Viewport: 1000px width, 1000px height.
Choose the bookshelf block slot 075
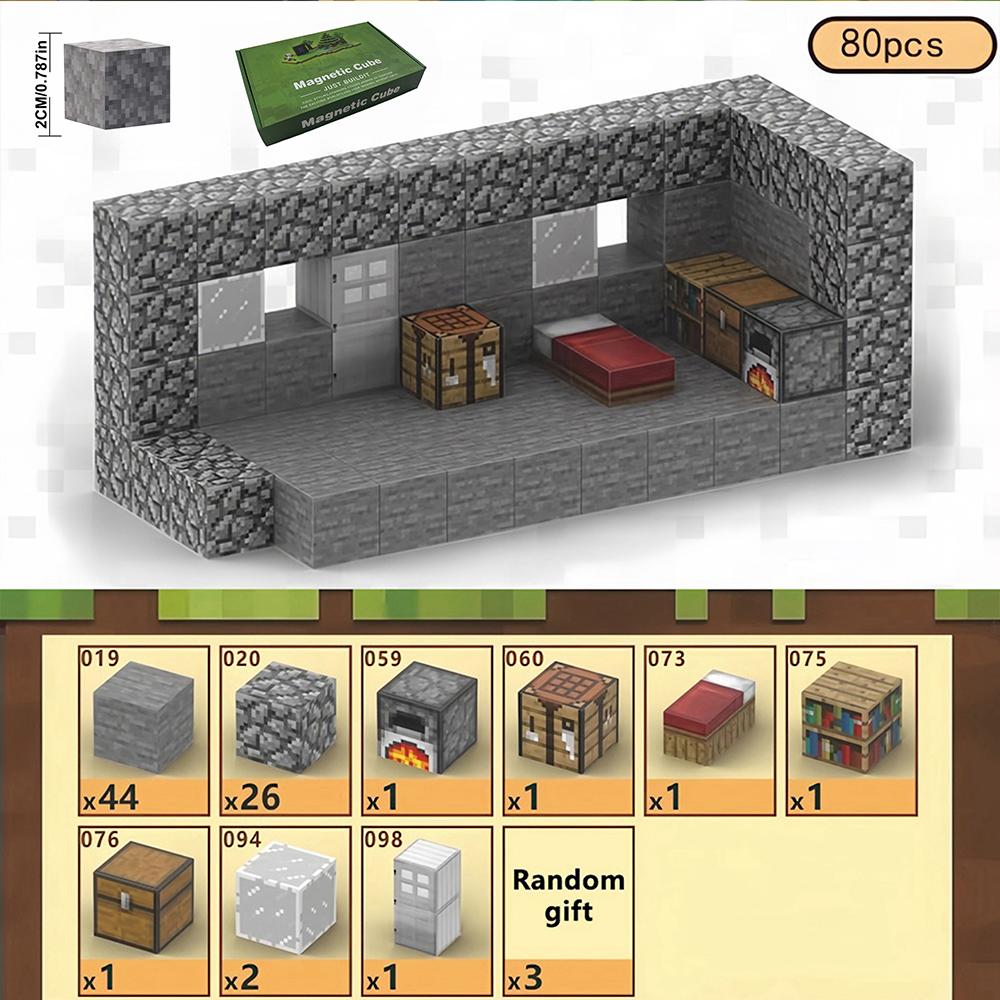pyautogui.click(x=851, y=729)
